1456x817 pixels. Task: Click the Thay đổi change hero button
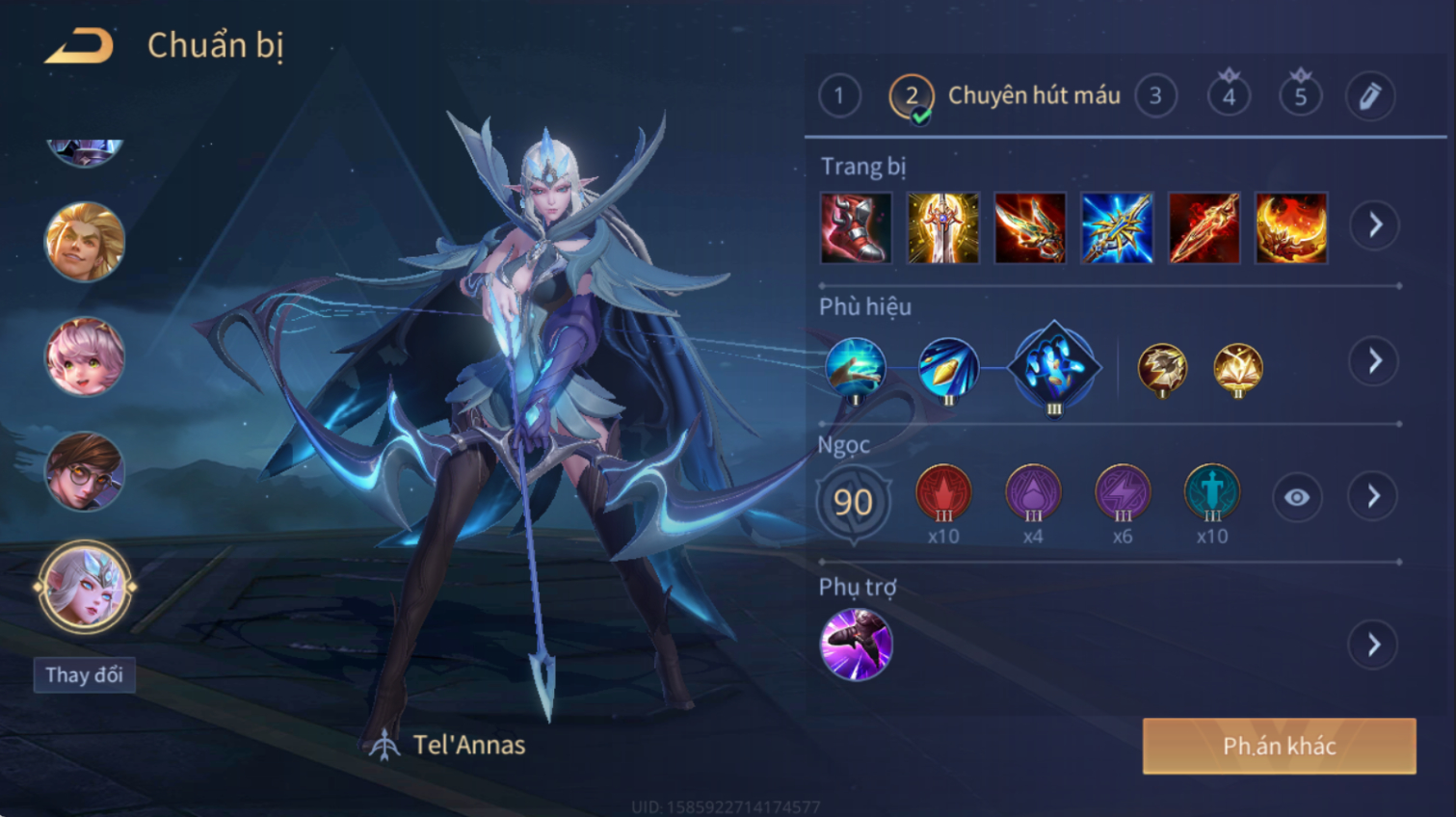click(84, 674)
